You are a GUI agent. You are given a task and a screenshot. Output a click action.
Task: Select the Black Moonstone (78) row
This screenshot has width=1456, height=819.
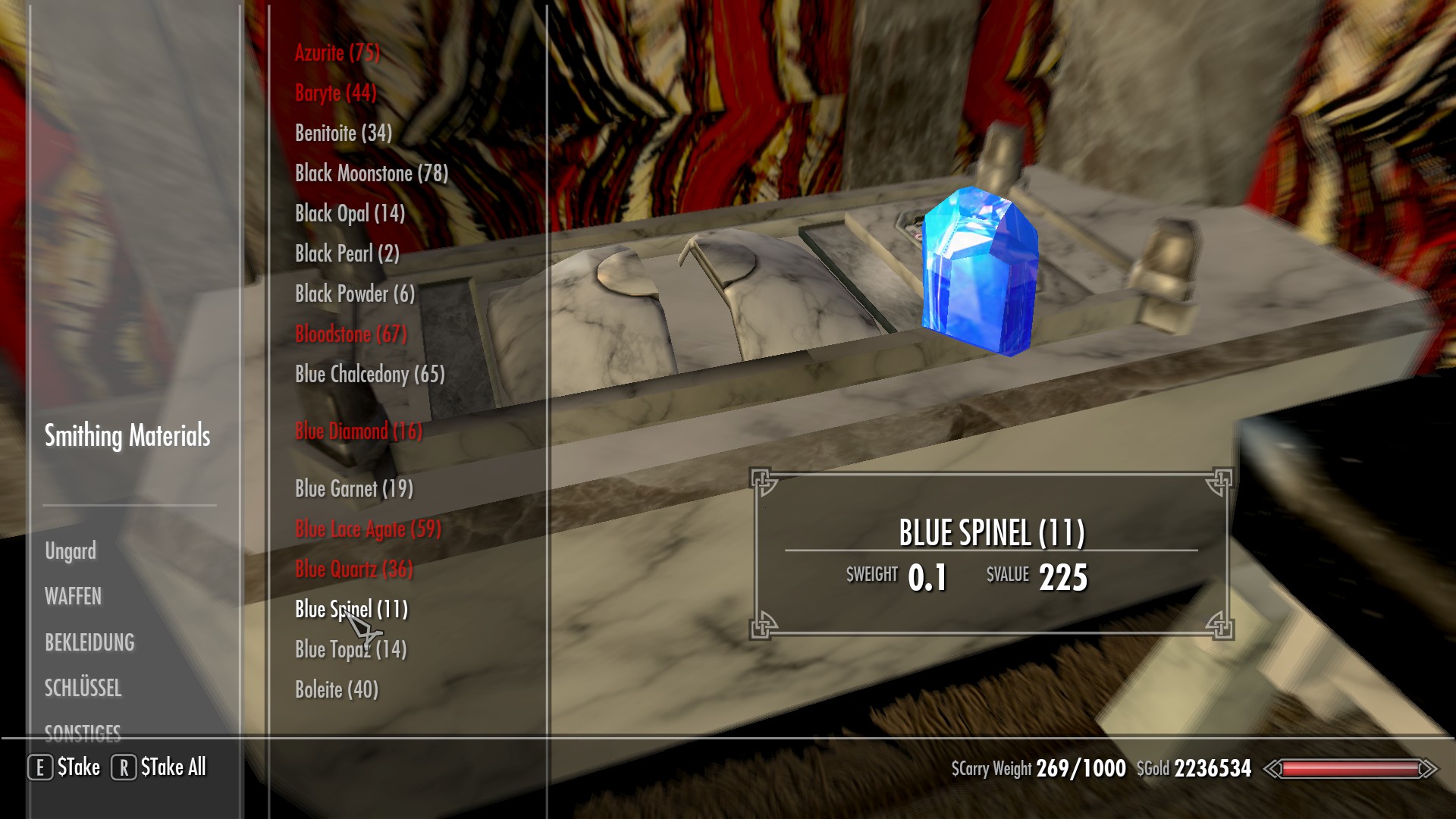[371, 174]
